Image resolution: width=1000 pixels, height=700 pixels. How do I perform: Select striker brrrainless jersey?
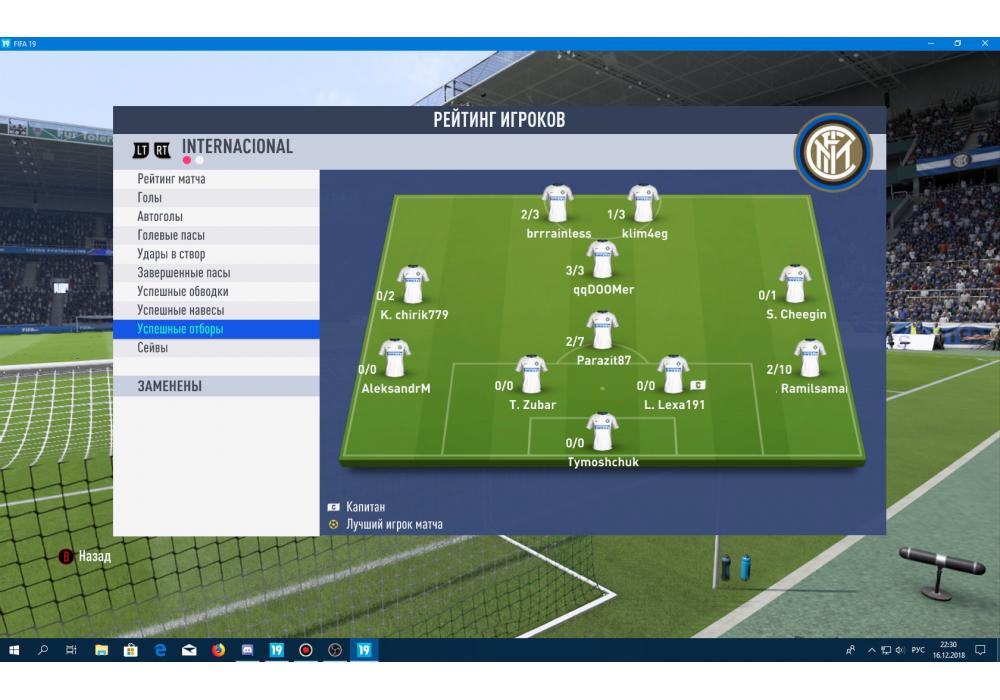pyautogui.click(x=557, y=204)
